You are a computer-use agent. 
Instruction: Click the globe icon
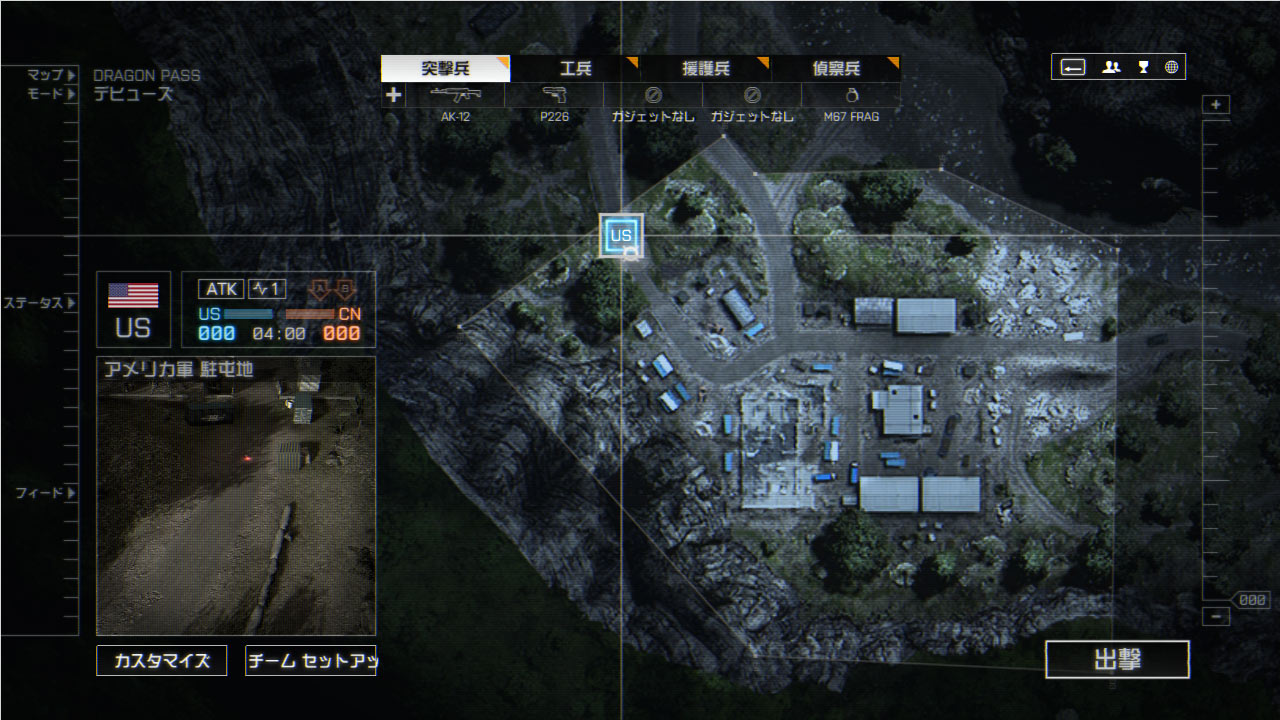coord(1171,67)
